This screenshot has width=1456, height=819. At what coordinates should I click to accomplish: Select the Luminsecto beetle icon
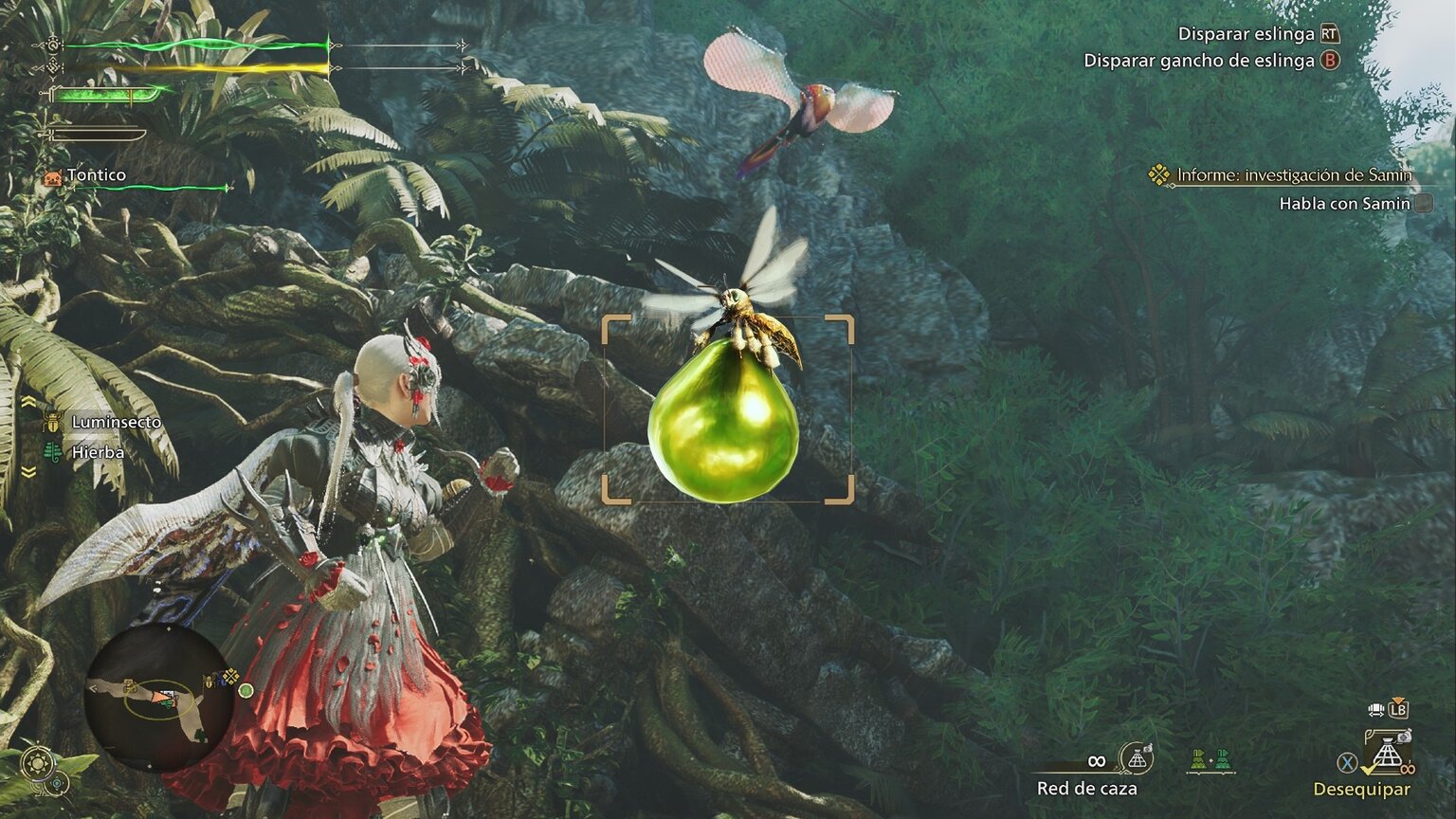tap(53, 421)
